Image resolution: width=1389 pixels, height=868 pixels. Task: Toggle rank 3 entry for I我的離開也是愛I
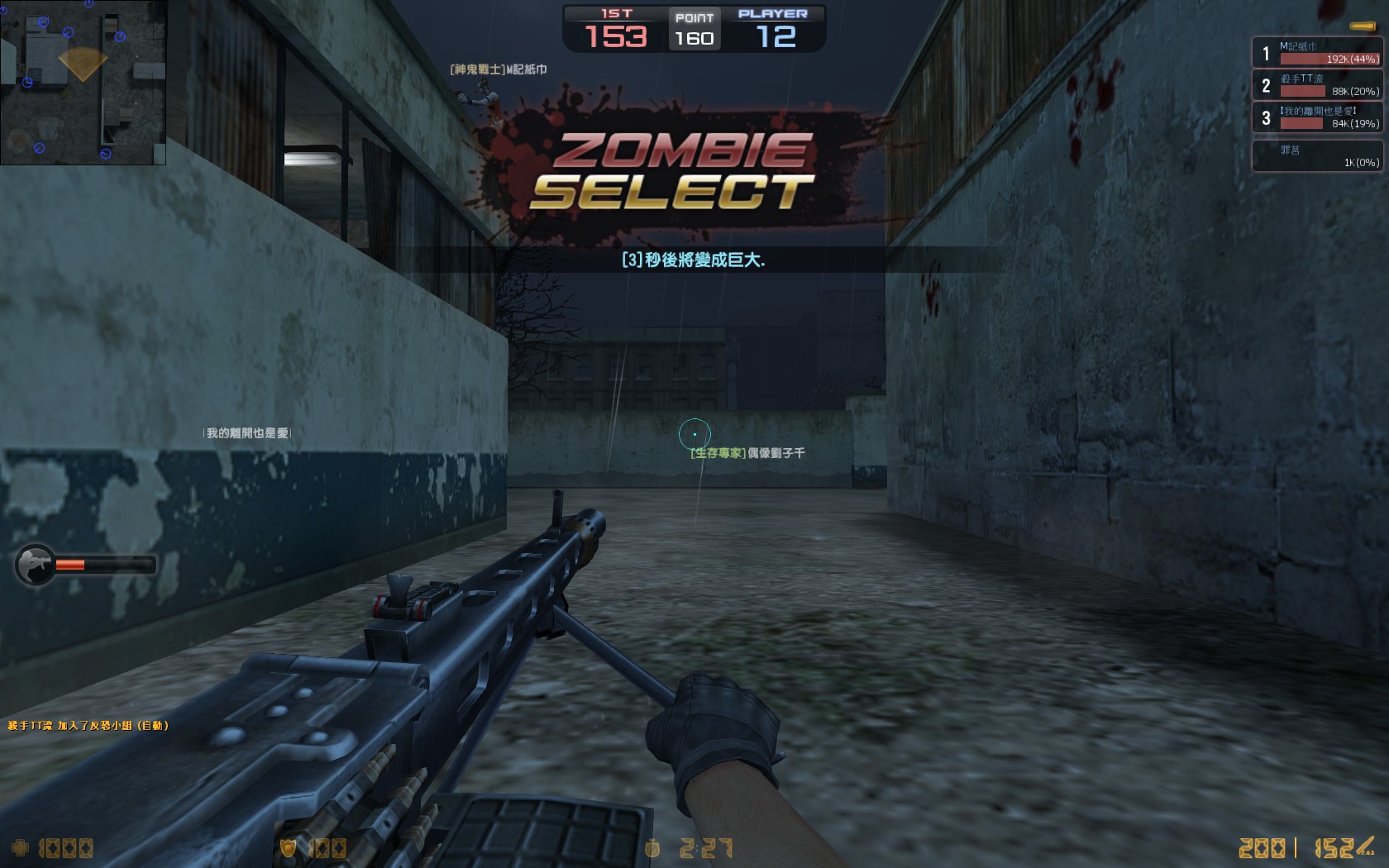pos(1318,118)
